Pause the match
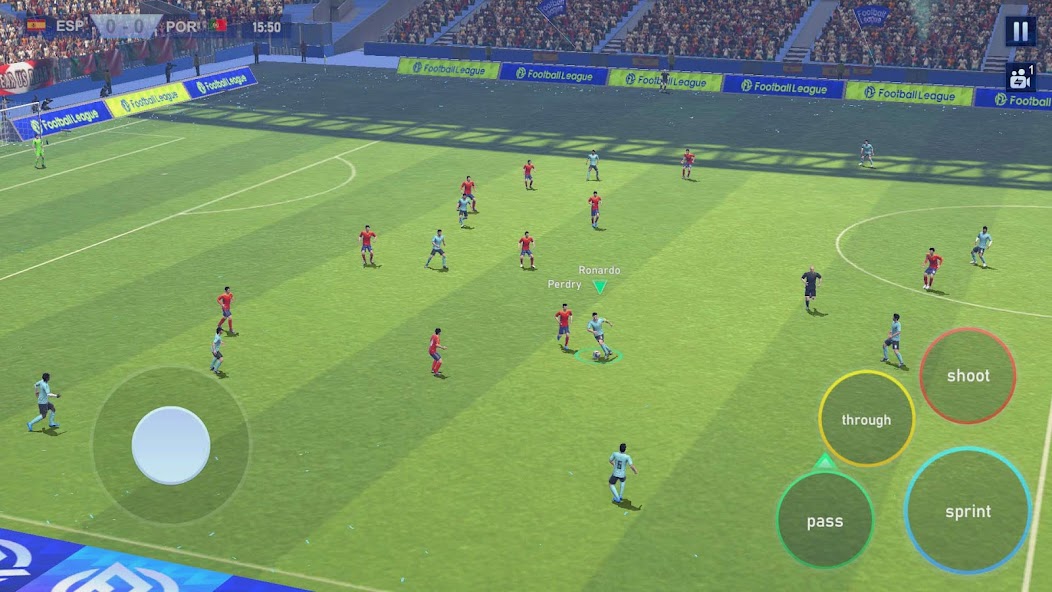This screenshot has height=592, width=1052. point(1020,31)
